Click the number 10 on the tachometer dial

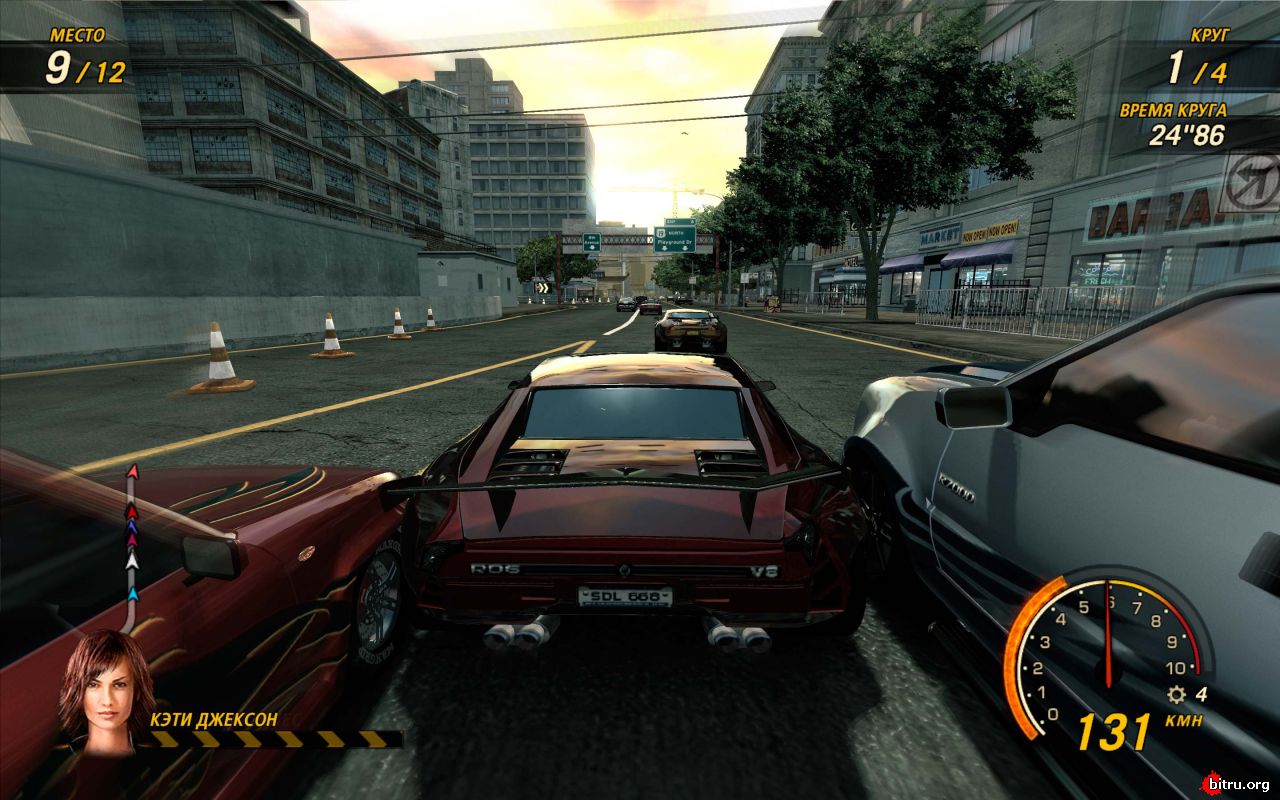click(1176, 667)
